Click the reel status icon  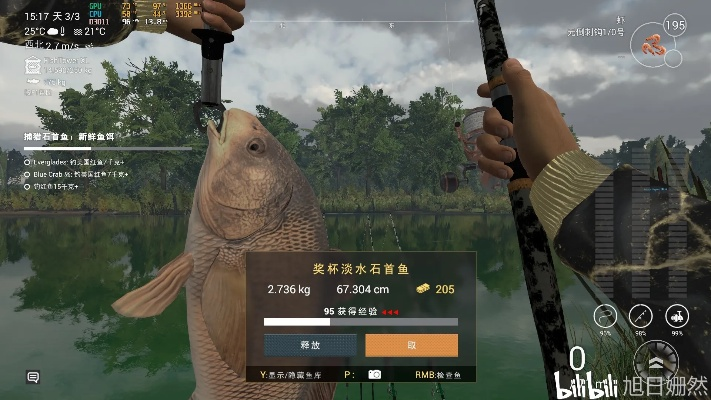click(677, 316)
